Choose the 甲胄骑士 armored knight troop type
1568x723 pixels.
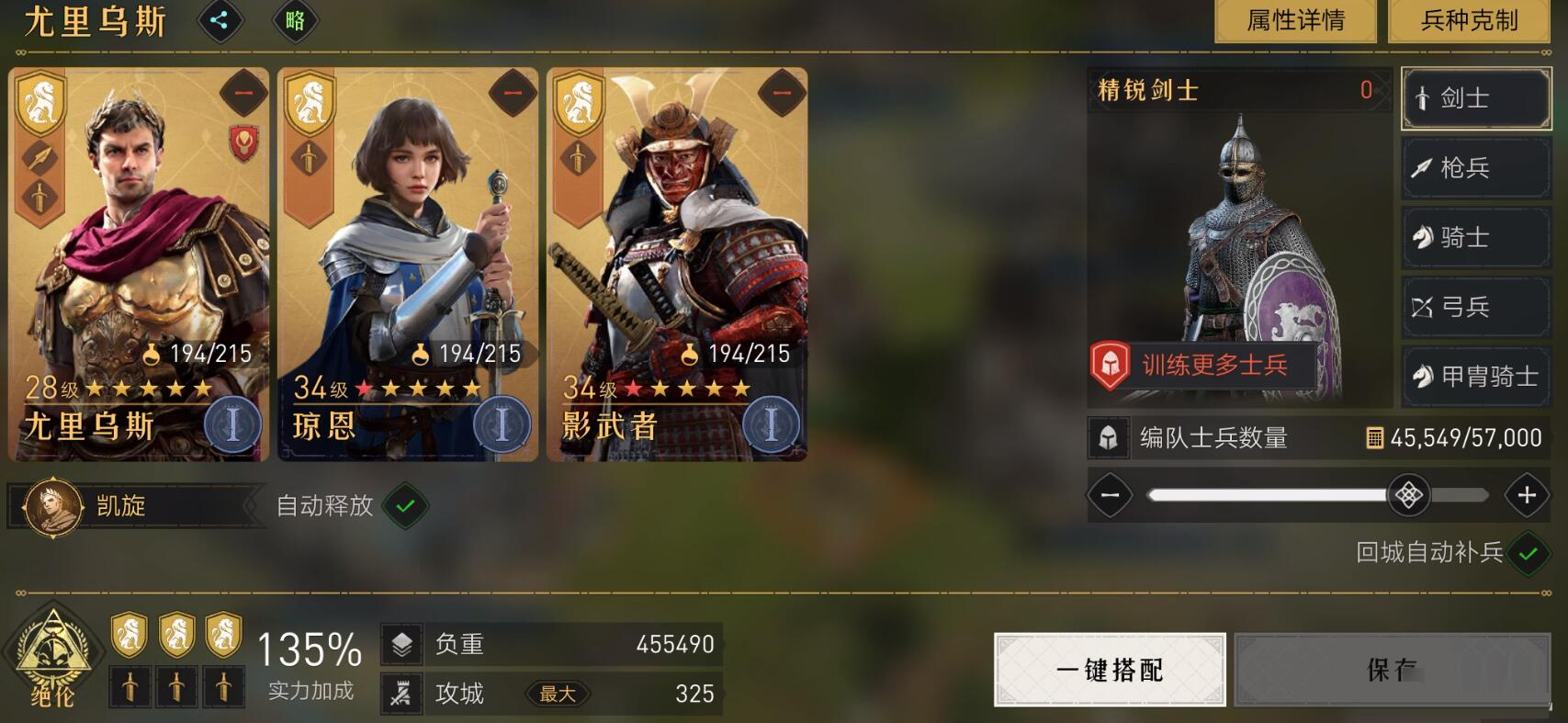[x=1475, y=377]
